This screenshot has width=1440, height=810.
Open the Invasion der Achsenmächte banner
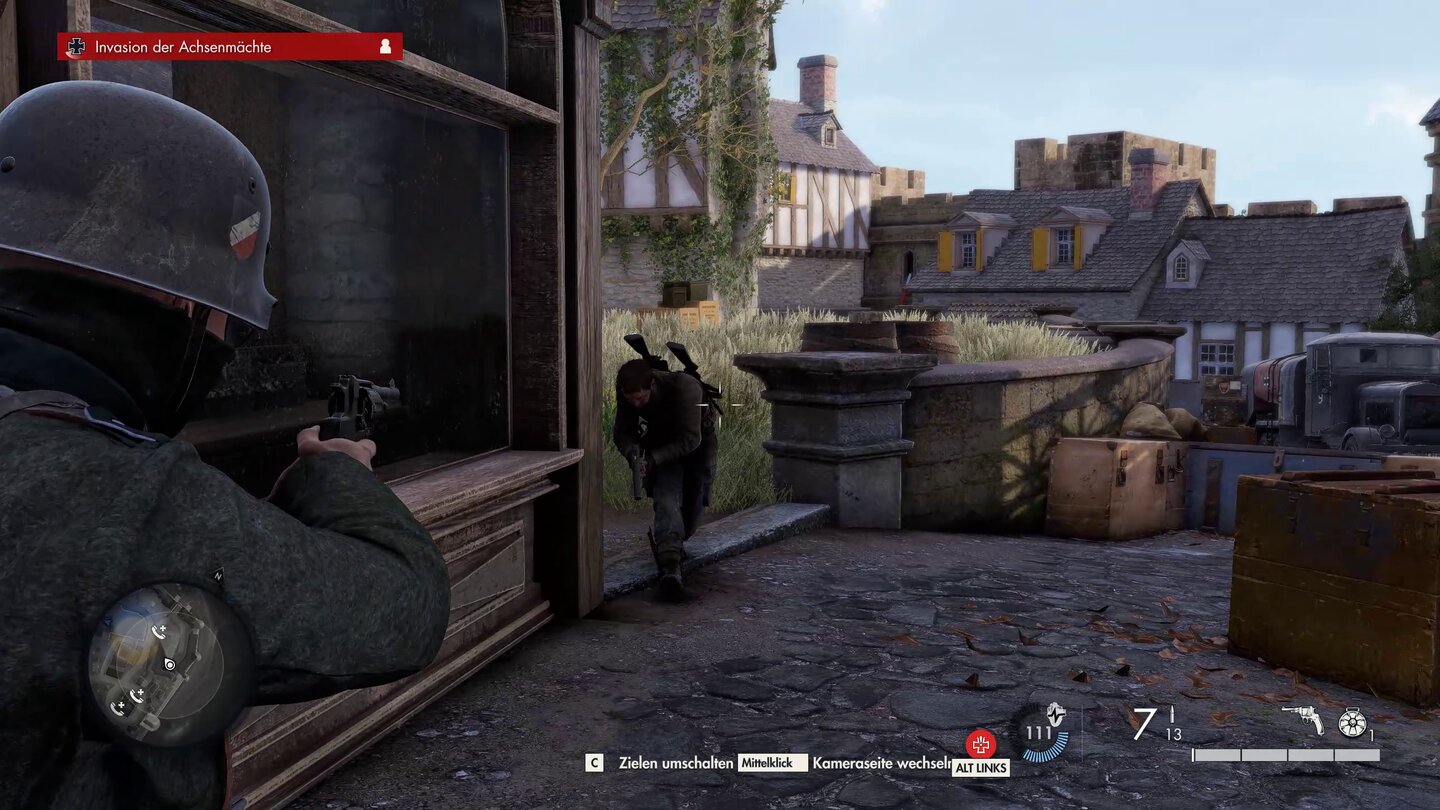click(x=230, y=46)
